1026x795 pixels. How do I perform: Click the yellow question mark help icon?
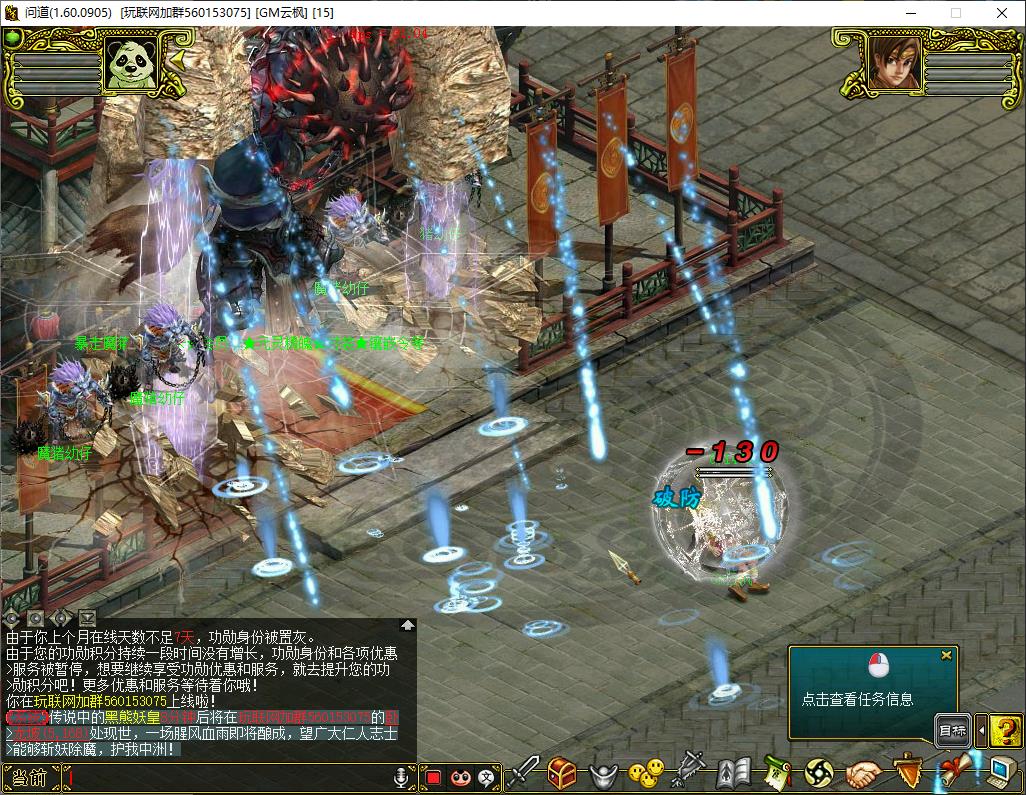point(1005,731)
